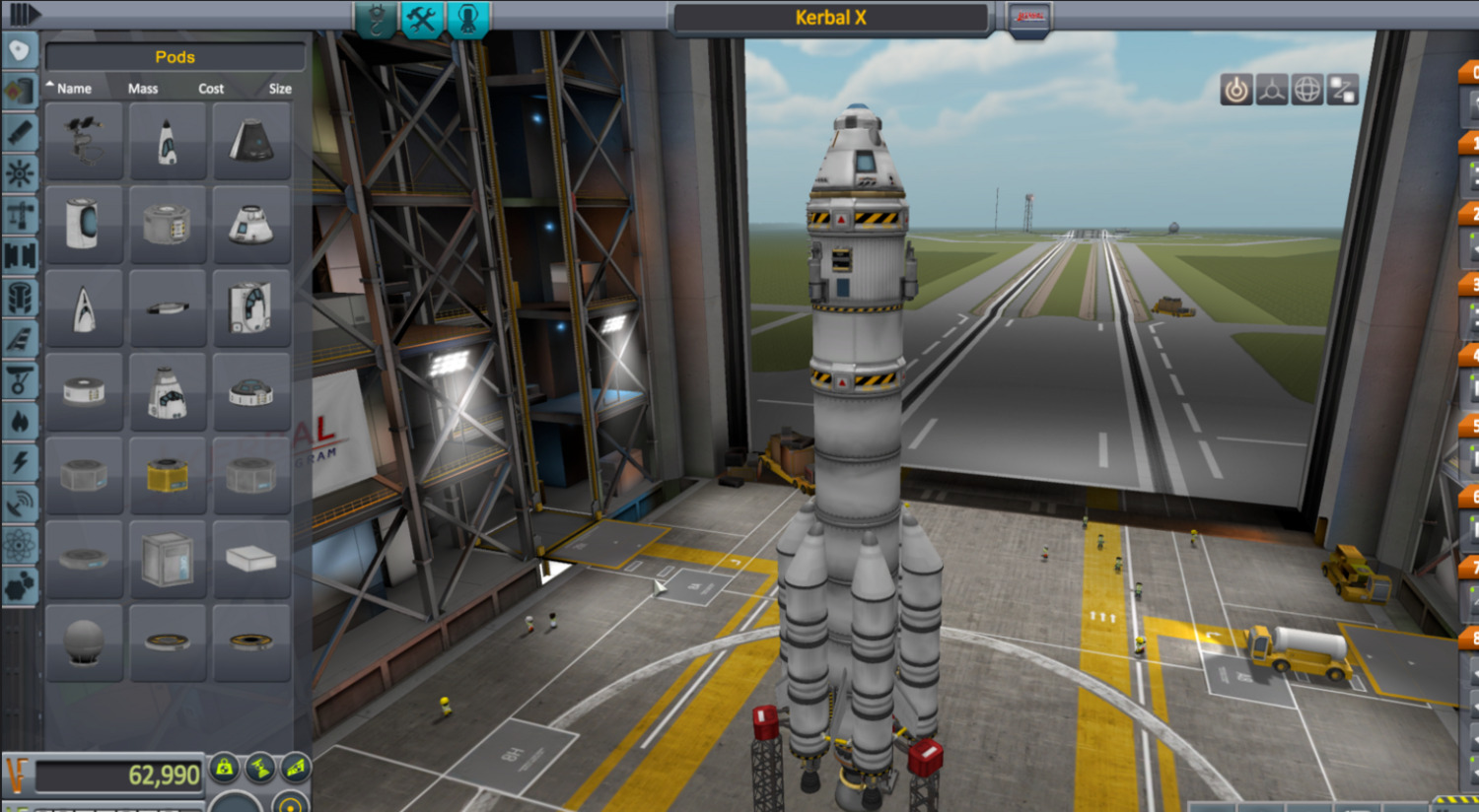Open the Command and Control category
This screenshot has height=812, width=1479.
(x=20, y=173)
